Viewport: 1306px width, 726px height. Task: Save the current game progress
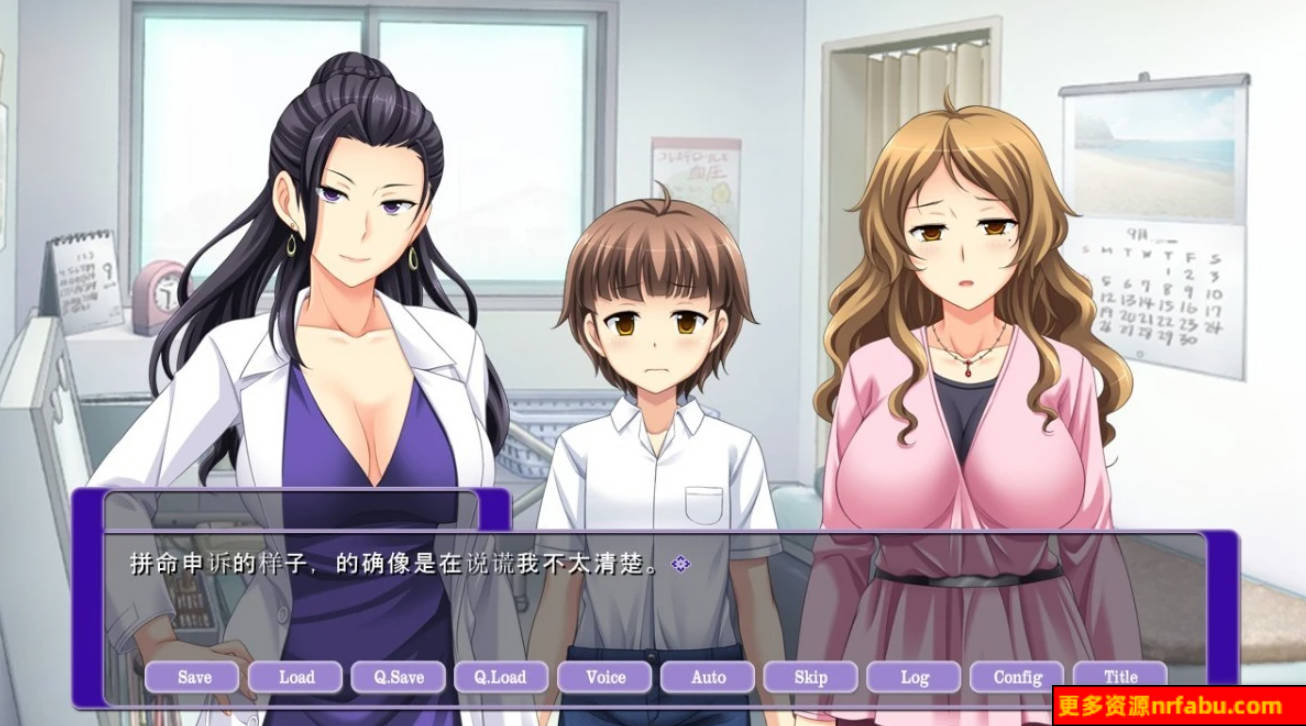click(x=195, y=677)
